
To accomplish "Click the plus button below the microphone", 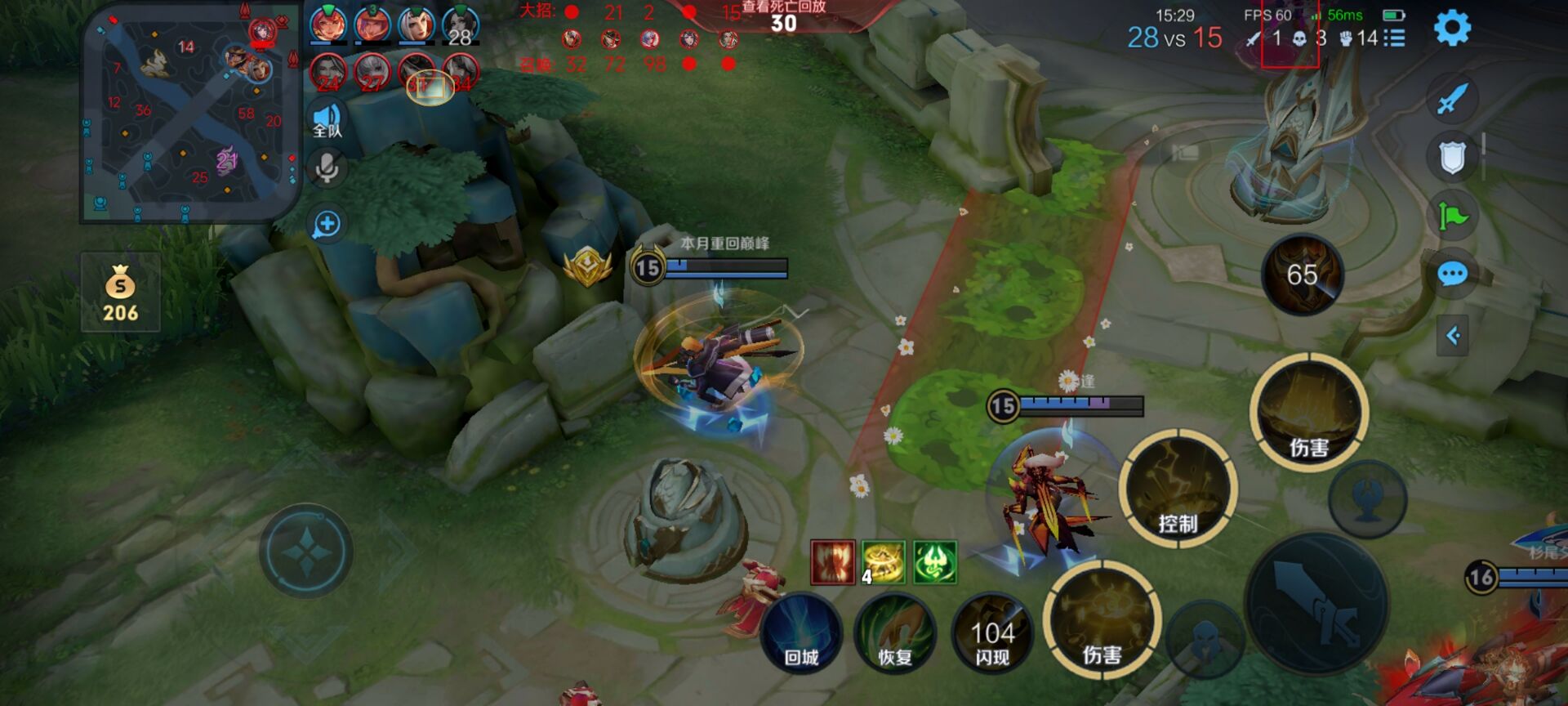I will pos(327,224).
